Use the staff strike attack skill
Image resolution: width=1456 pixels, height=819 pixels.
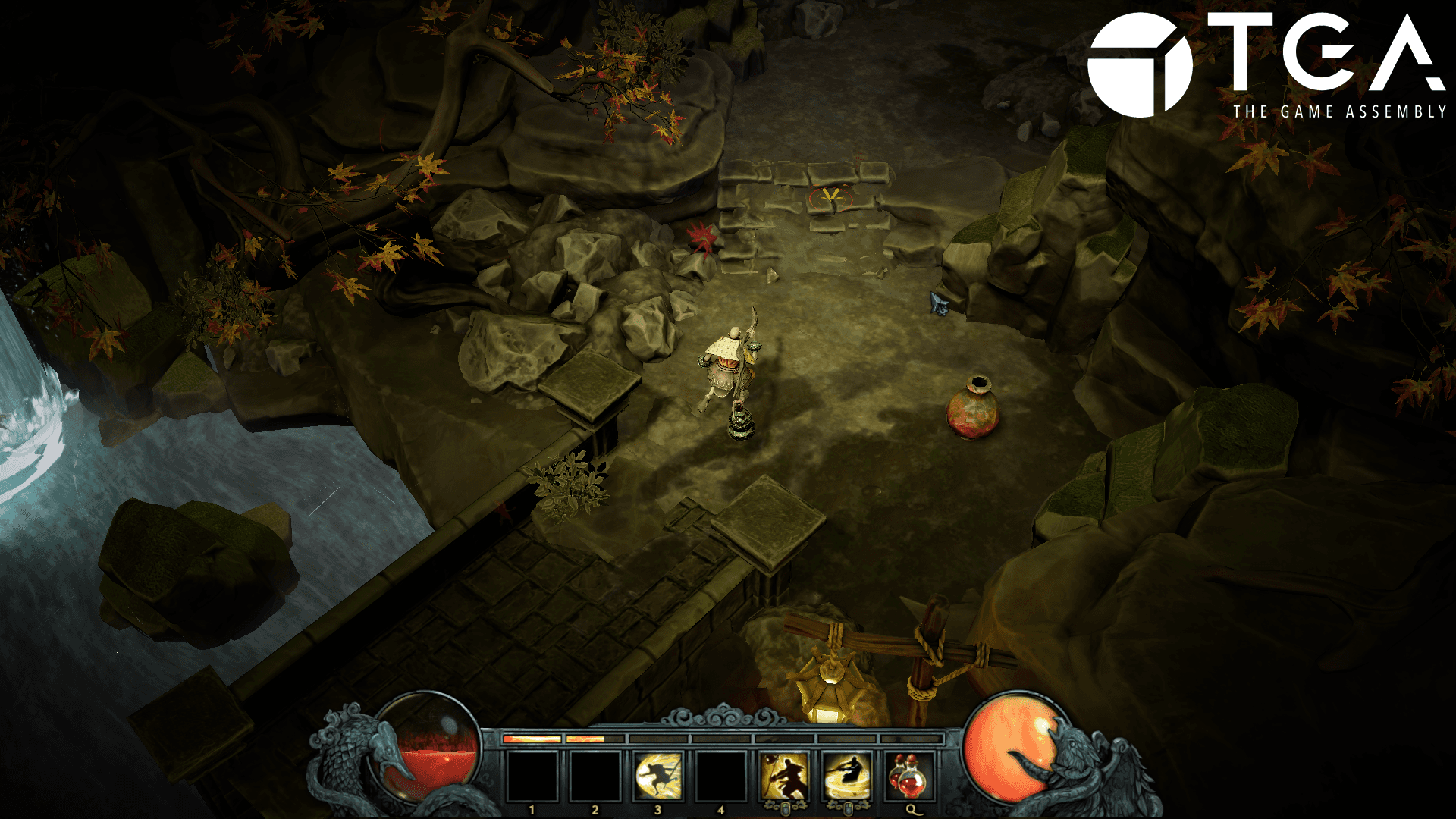(x=784, y=776)
